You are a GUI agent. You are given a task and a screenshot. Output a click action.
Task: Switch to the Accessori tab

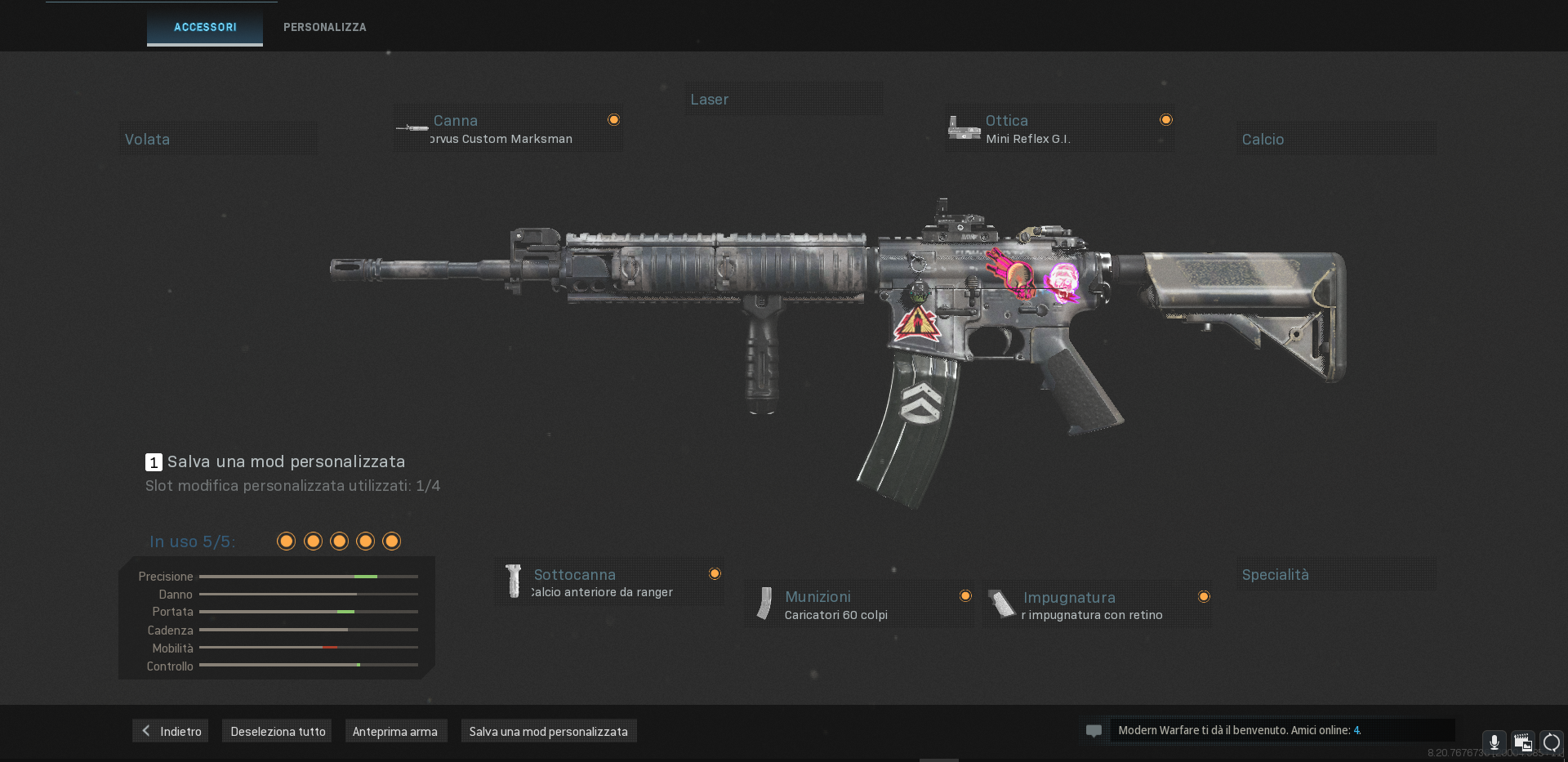point(205,27)
